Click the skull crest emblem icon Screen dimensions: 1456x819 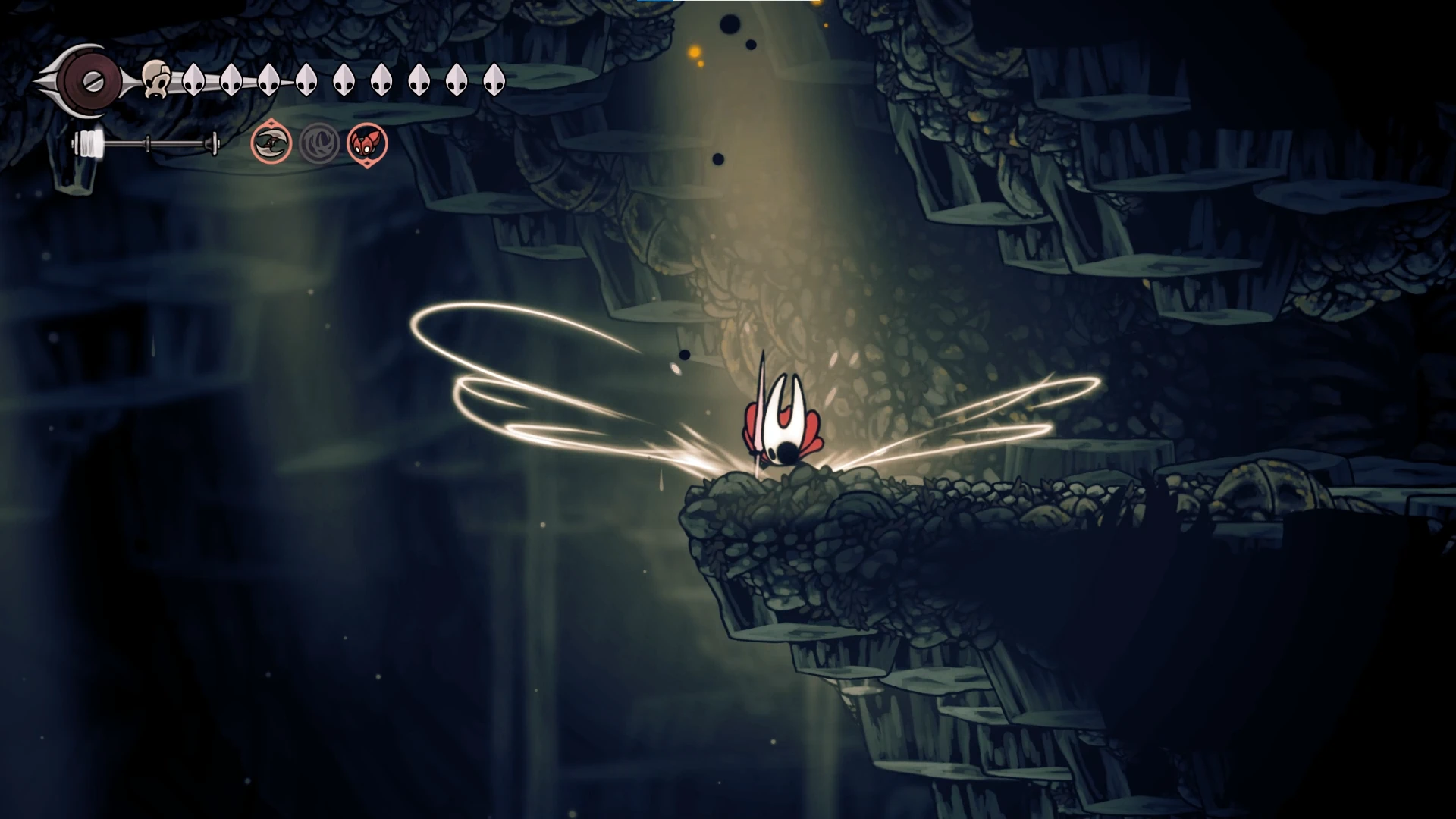pos(155,80)
